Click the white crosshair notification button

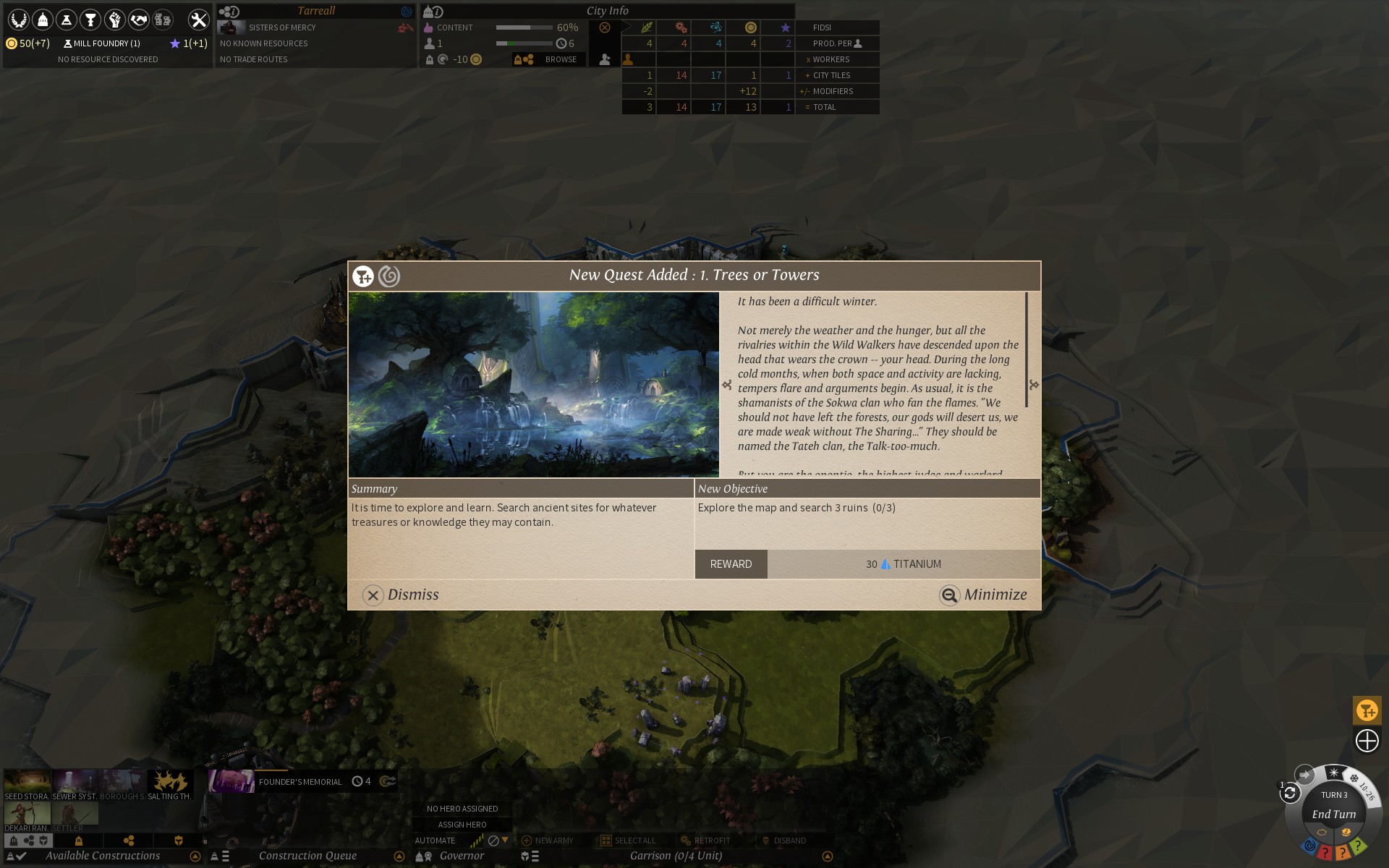tap(1367, 741)
